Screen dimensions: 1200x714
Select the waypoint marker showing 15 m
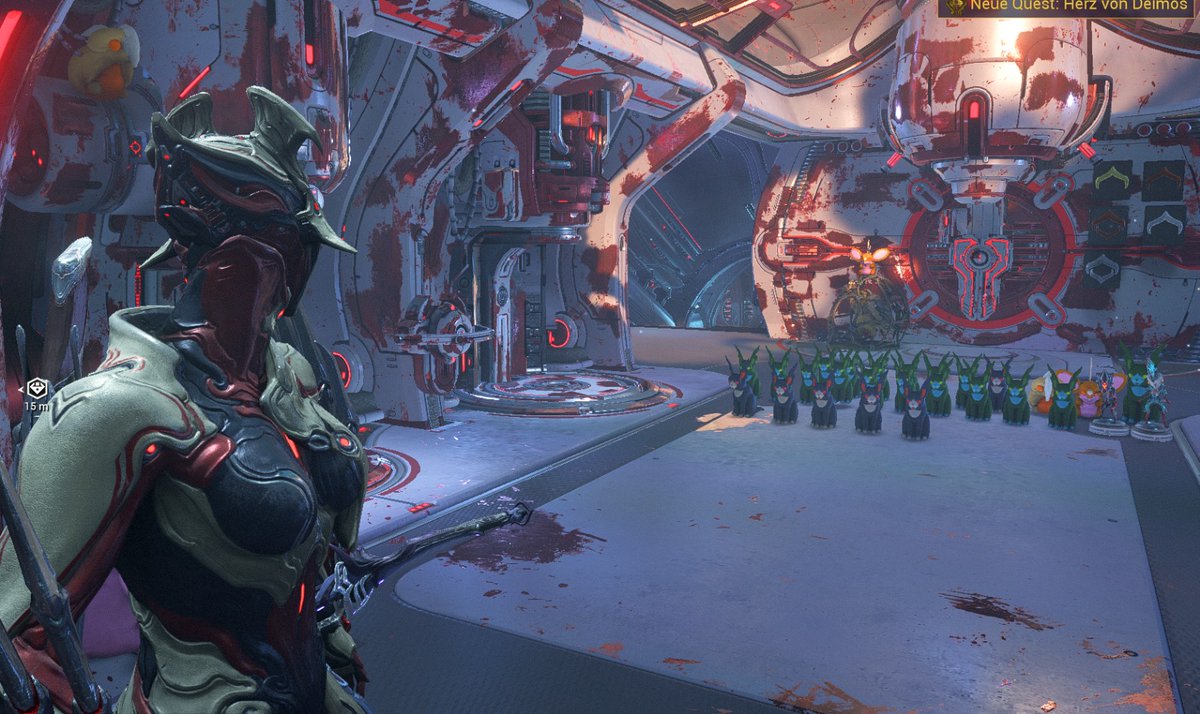[36, 388]
